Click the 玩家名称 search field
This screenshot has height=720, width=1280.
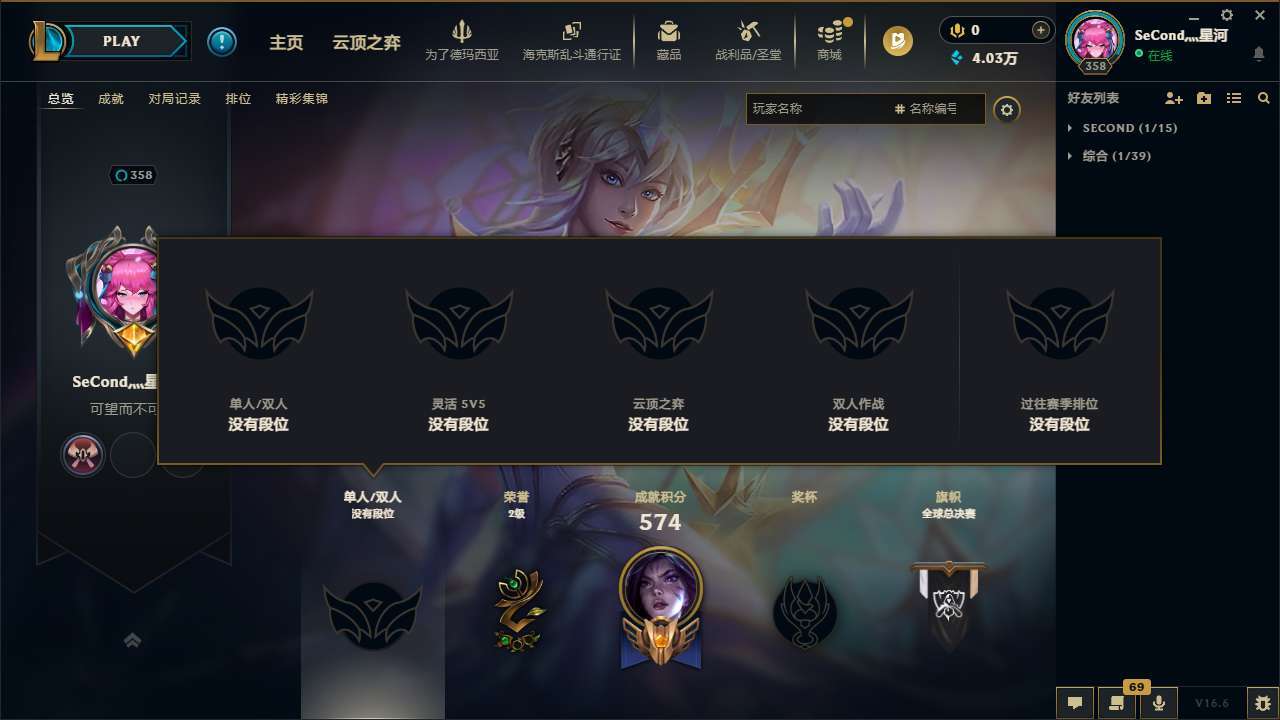pos(820,109)
